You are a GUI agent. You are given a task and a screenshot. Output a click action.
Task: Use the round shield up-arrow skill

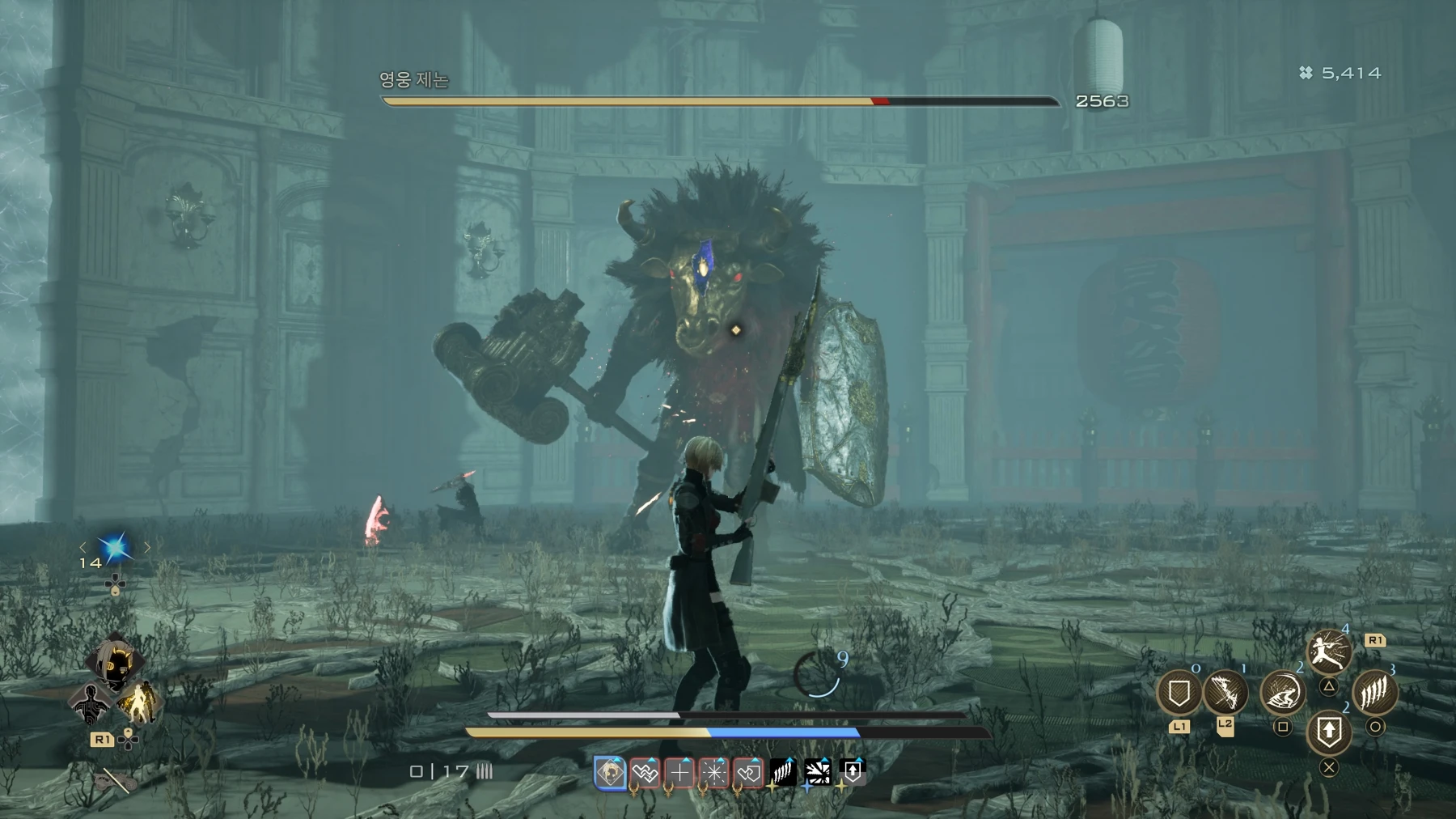(1328, 733)
